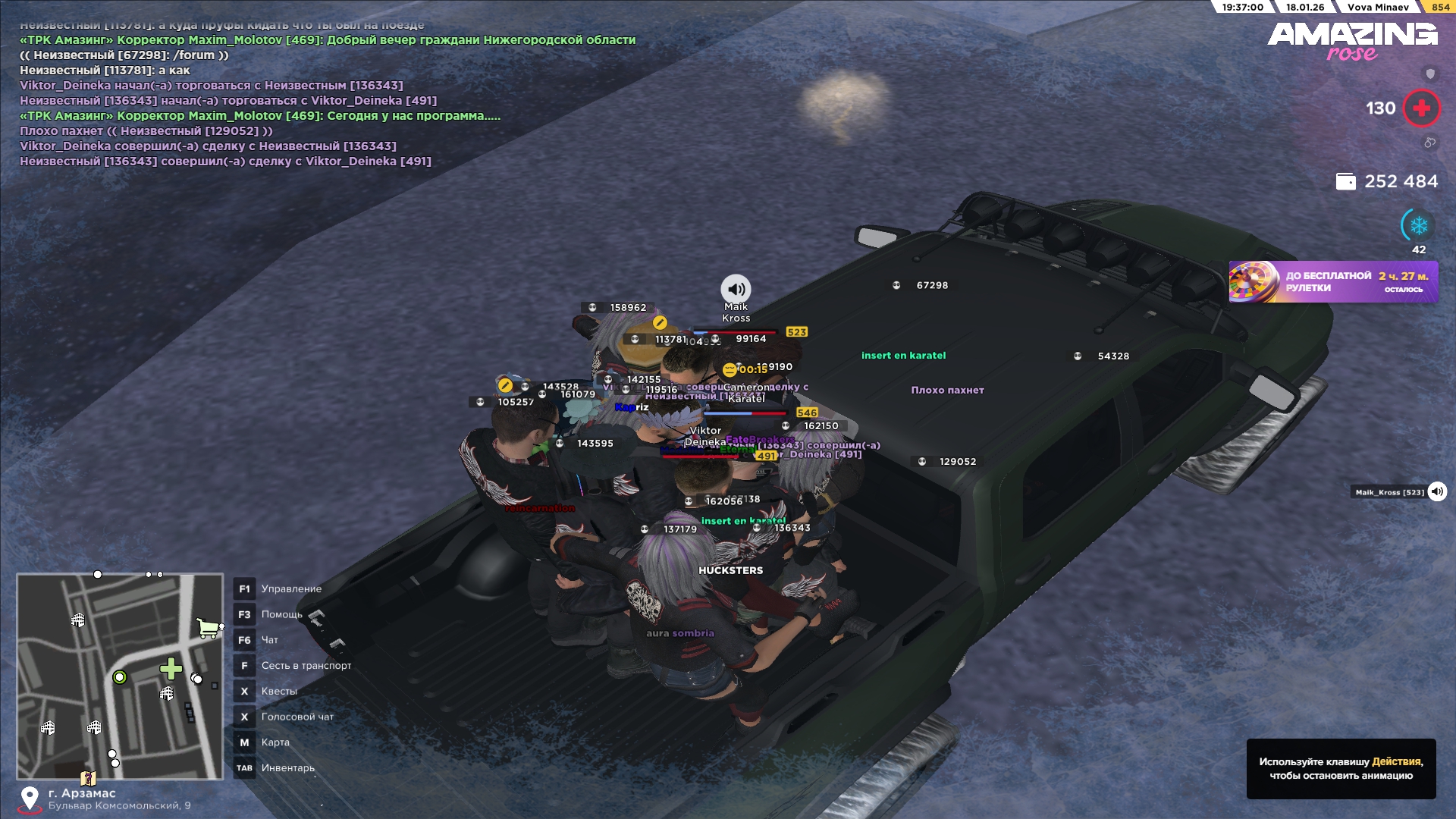Image resolution: width=1456 pixels, height=819 pixels.
Task: Open the Чат entry
Action: pos(269,641)
